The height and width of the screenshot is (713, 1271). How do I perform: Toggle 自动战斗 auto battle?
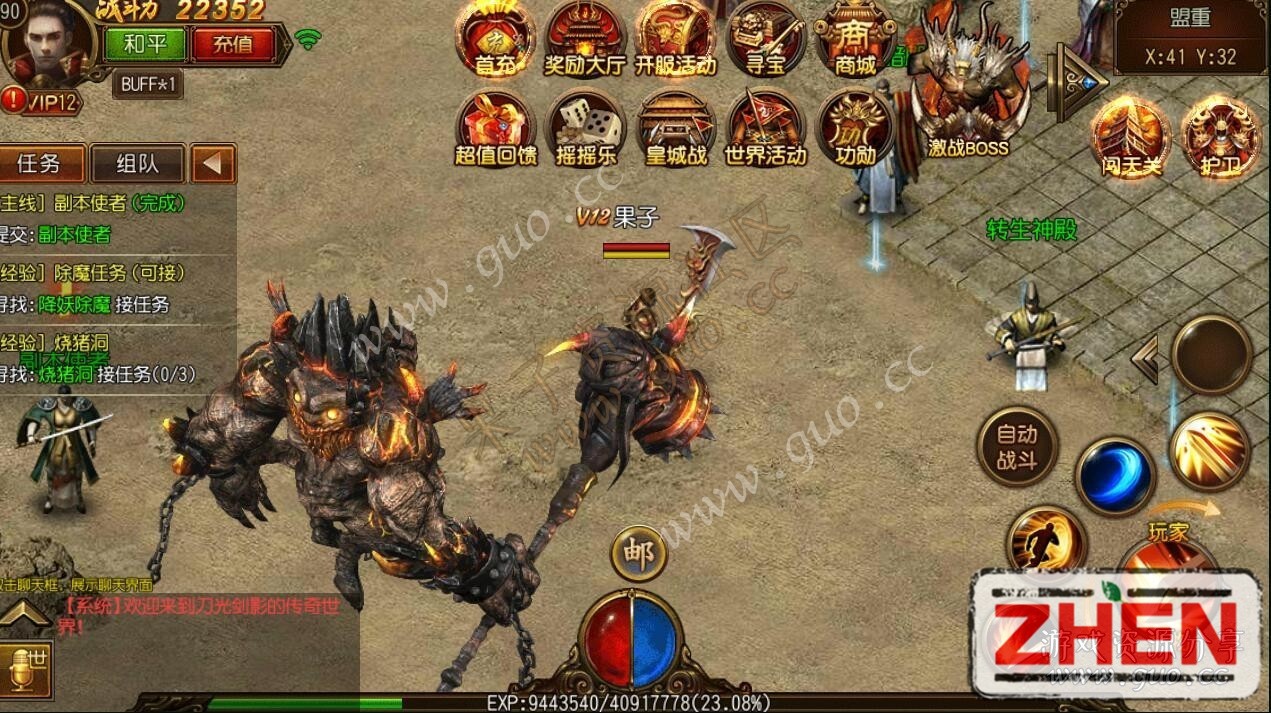(1017, 447)
